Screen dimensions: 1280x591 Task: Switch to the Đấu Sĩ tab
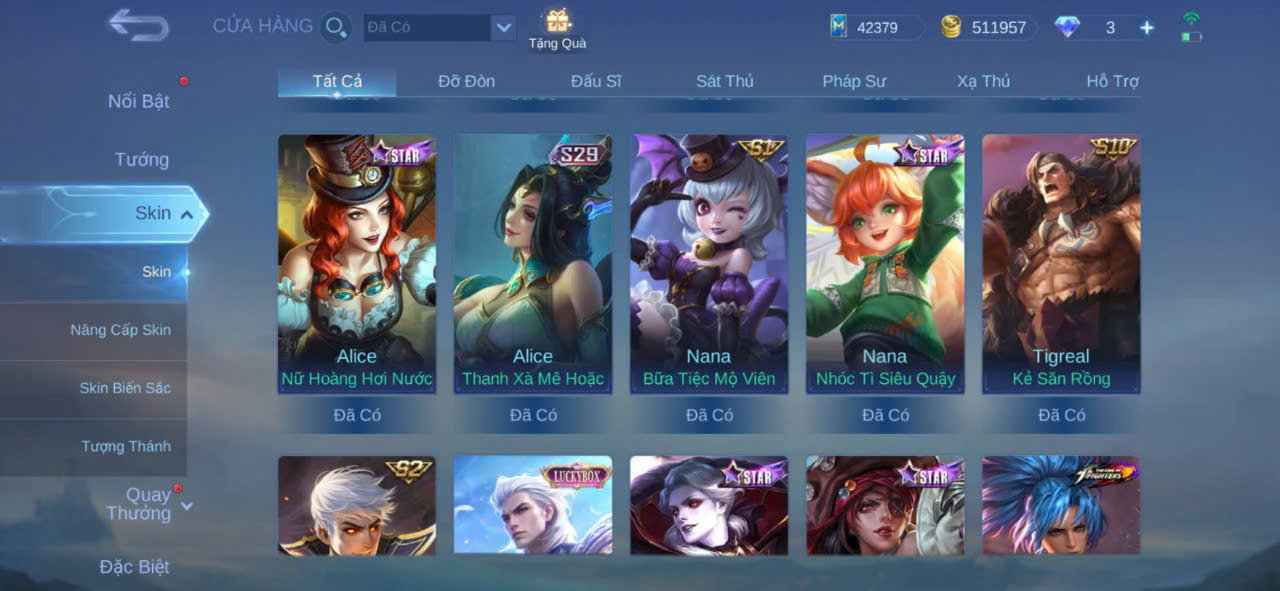pos(596,81)
